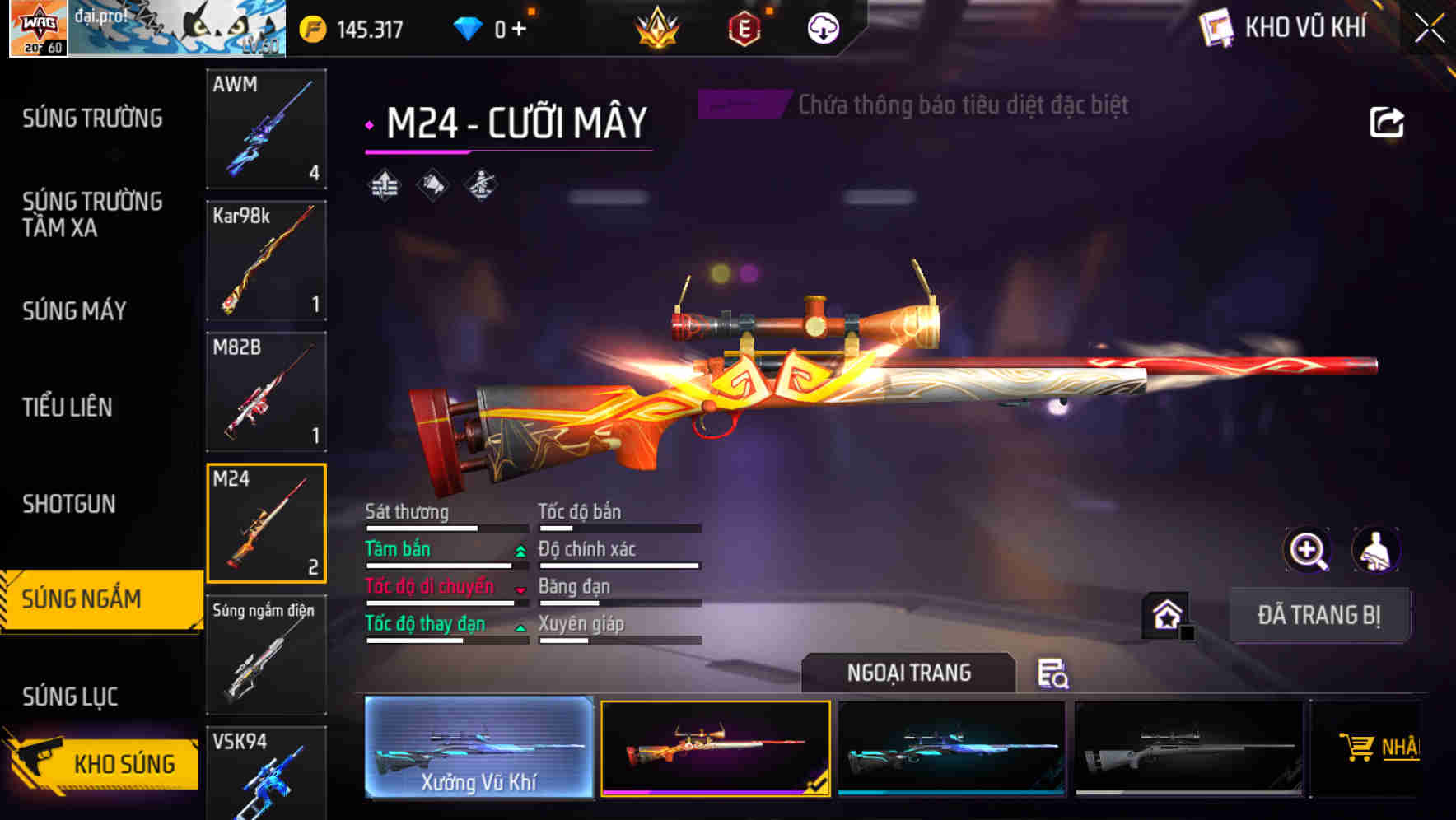Select the zoom magnifier icon on weapon preview

pos(1307,549)
